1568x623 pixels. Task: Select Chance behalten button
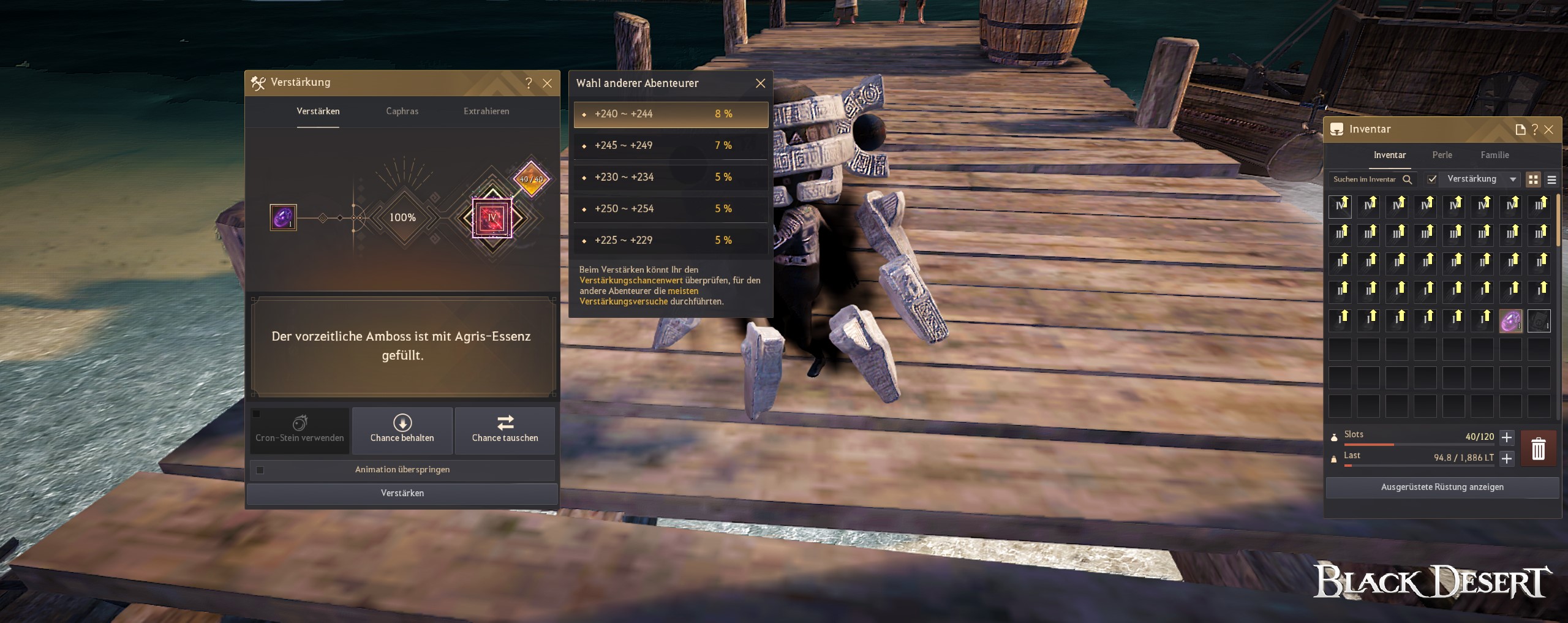point(402,431)
